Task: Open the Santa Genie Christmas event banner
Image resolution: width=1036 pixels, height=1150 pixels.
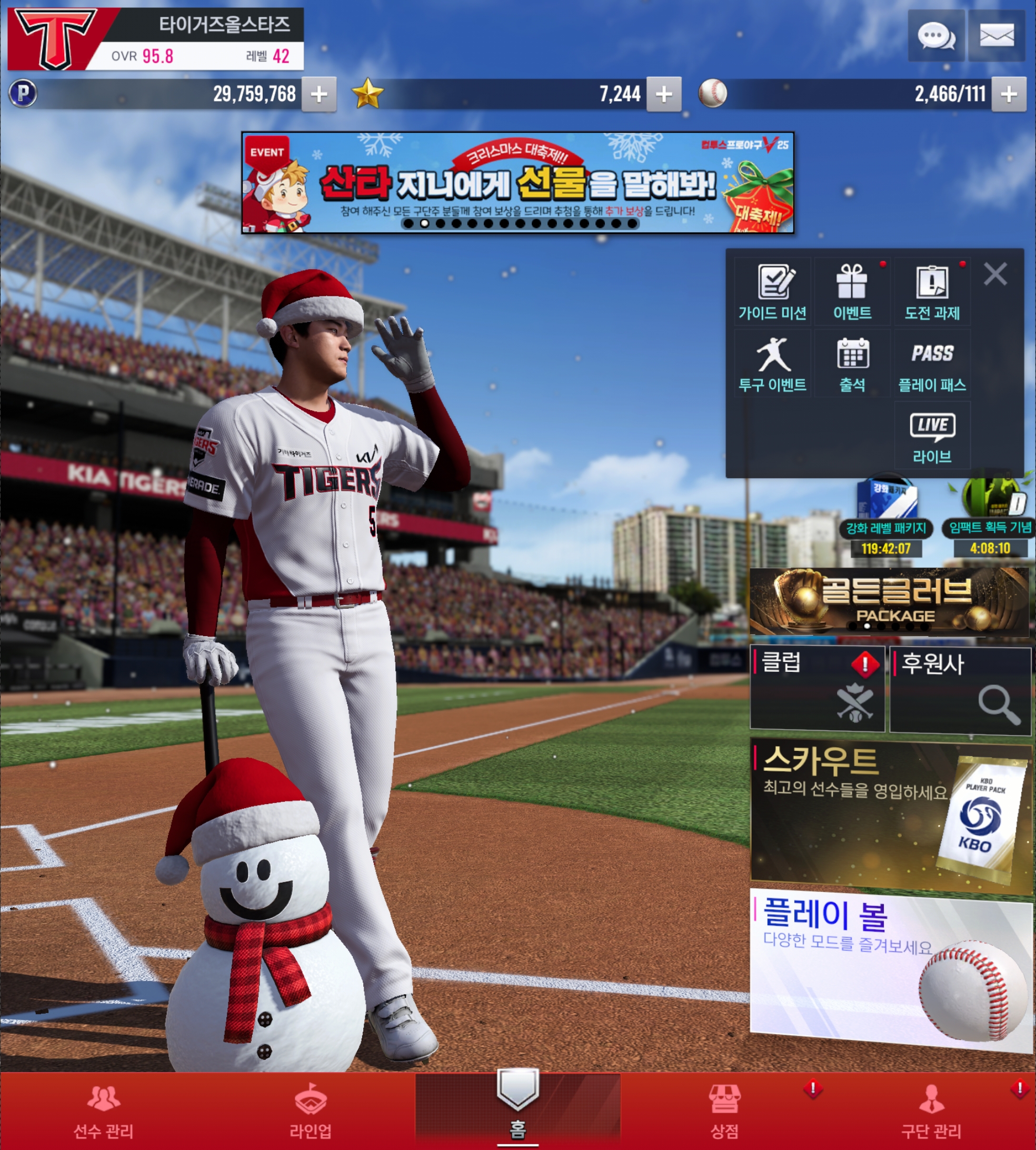Action: [x=517, y=182]
